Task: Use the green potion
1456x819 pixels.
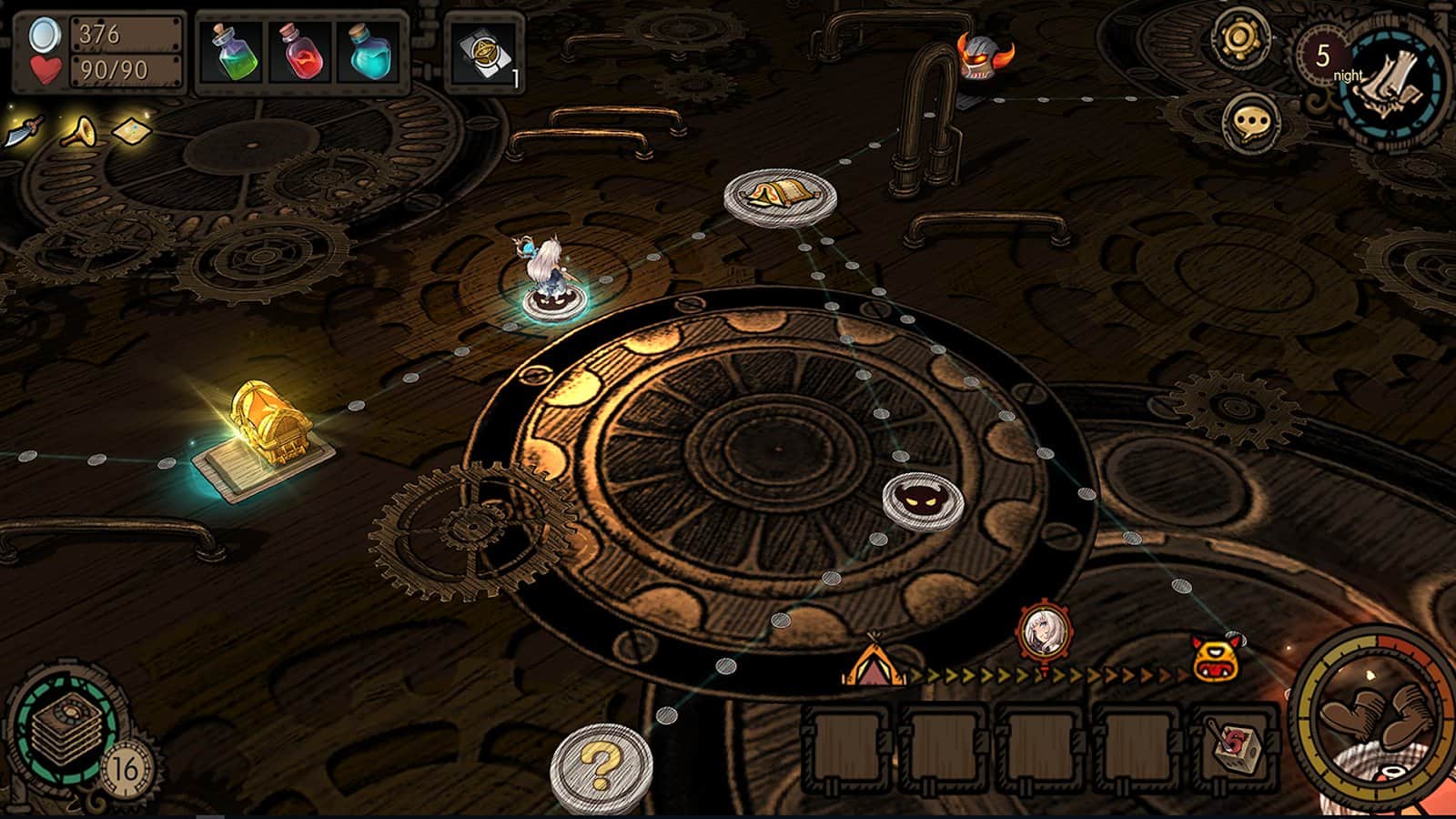Action: point(235,52)
